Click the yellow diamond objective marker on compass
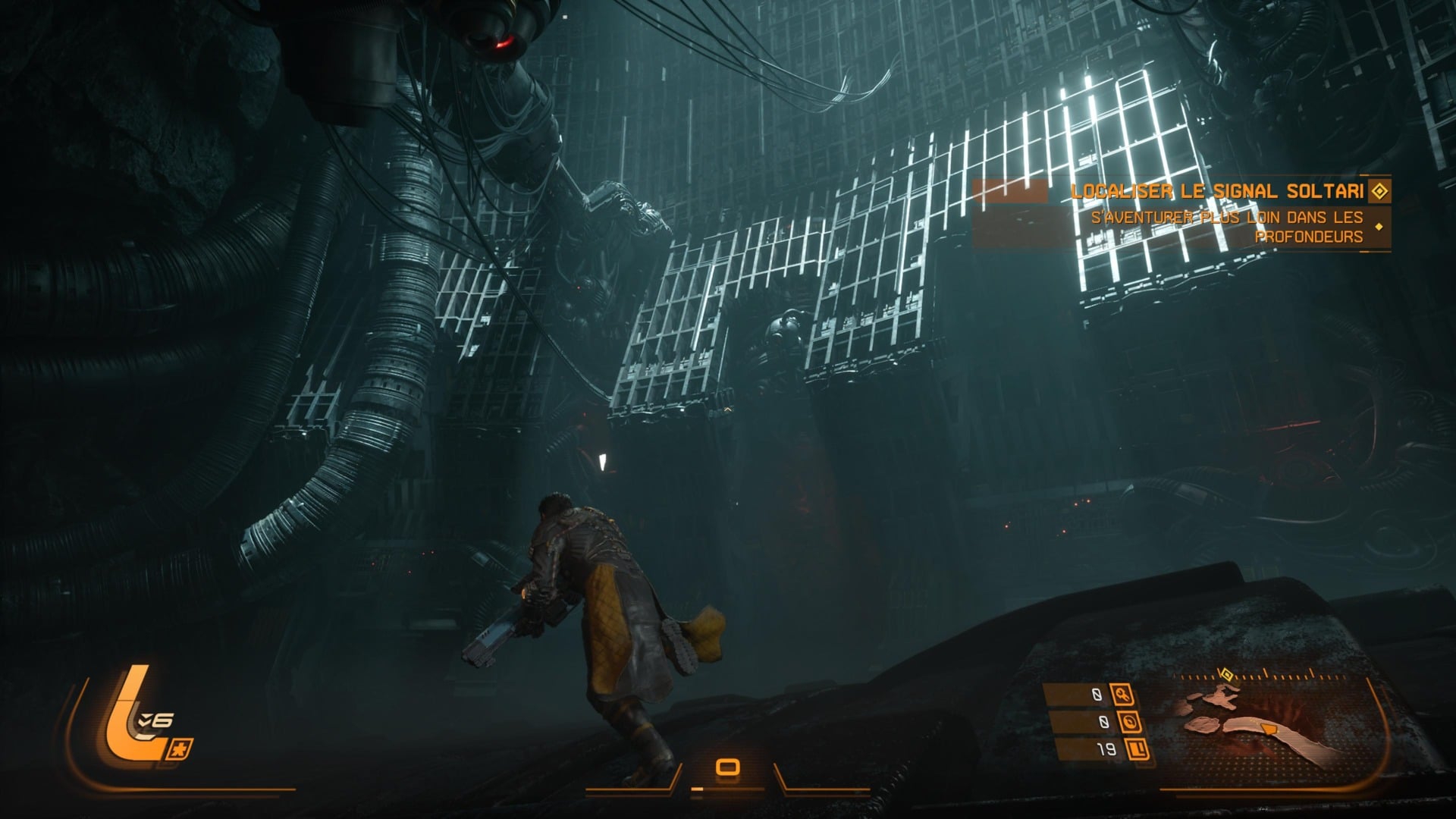This screenshot has width=1456, height=819. (x=1224, y=673)
